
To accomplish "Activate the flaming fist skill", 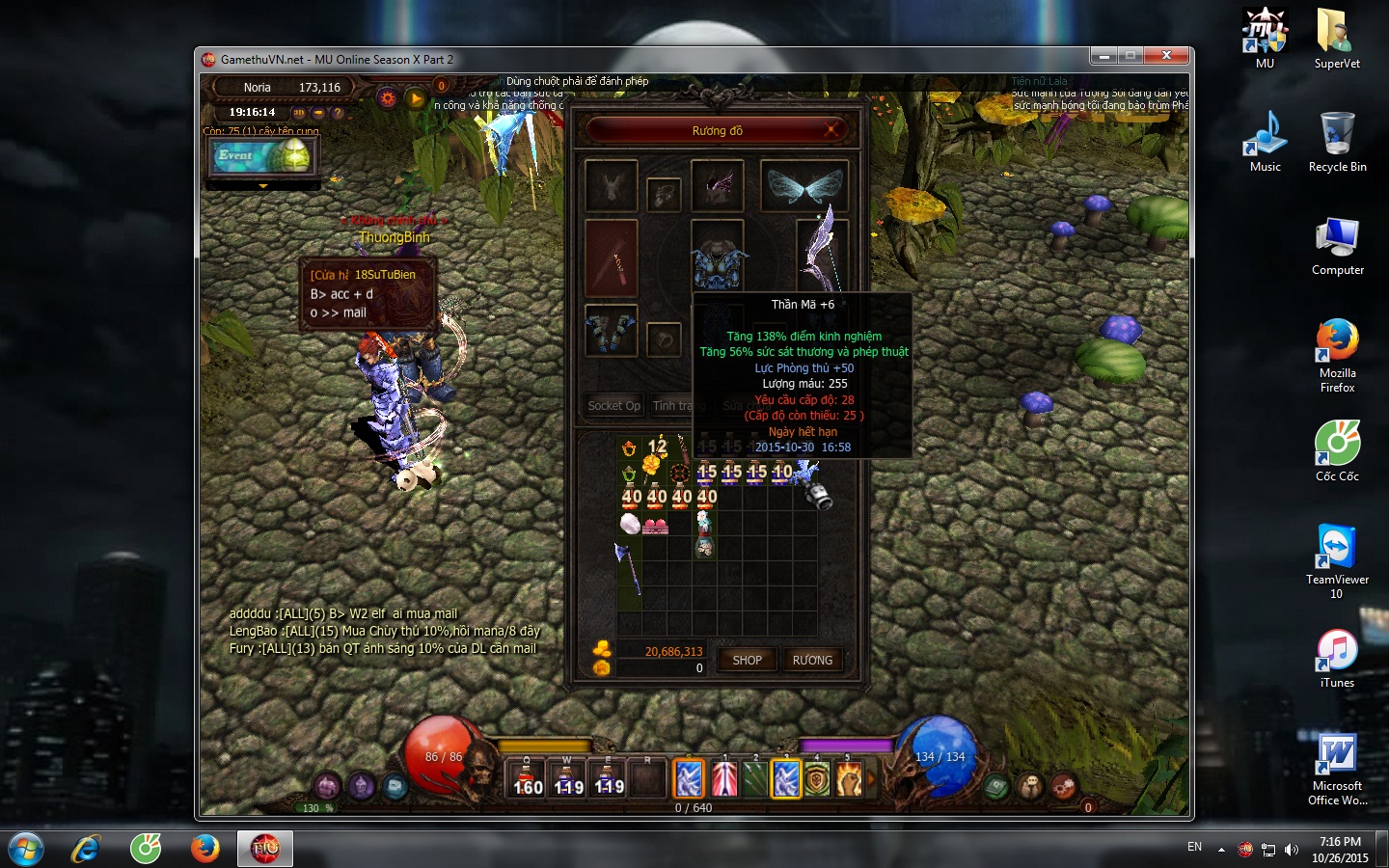I will [849, 779].
